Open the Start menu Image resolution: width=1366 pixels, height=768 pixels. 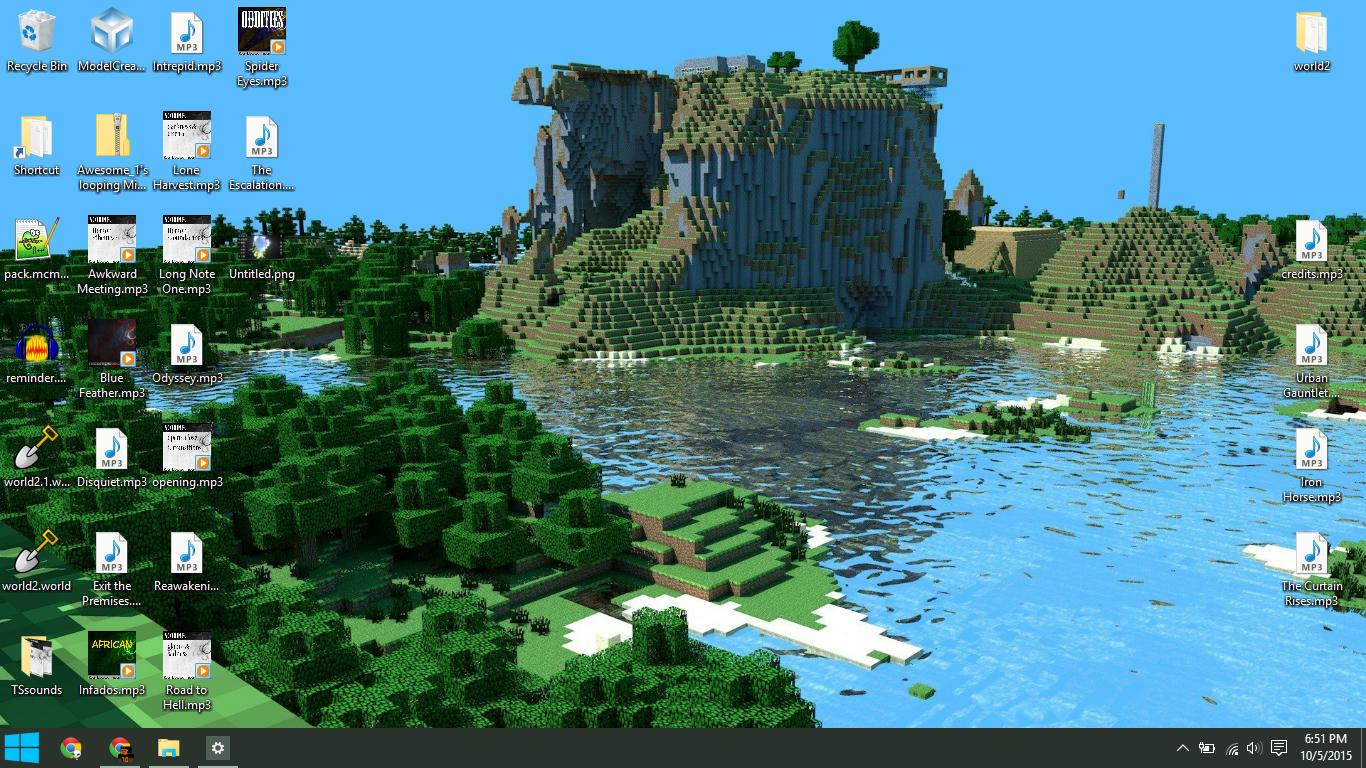point(21,747)
